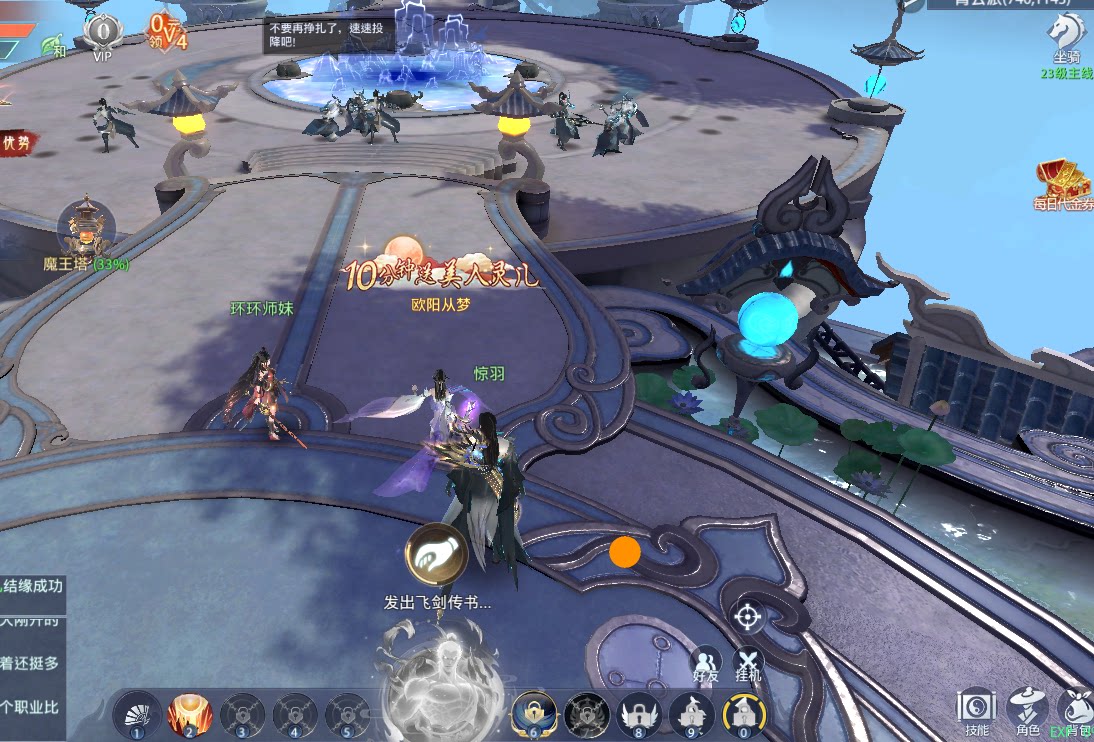Open the VIP badge panel
The image size is (1094, 742).
click(x=102, y=34)
